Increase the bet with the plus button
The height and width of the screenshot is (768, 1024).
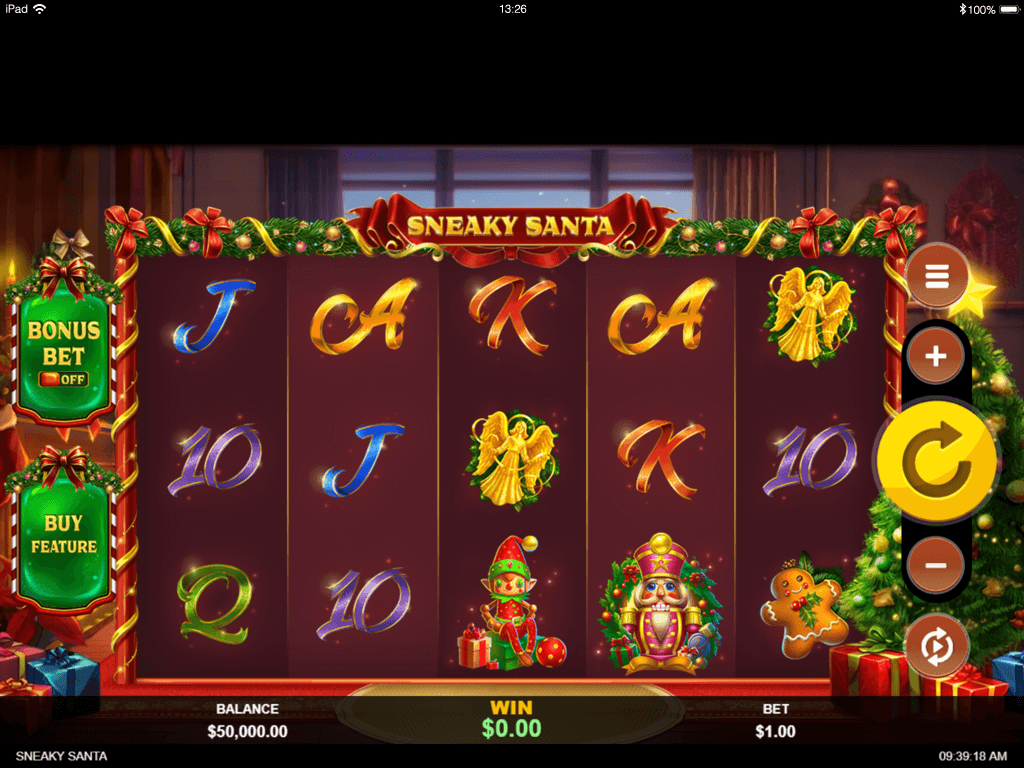click(936, 356)
